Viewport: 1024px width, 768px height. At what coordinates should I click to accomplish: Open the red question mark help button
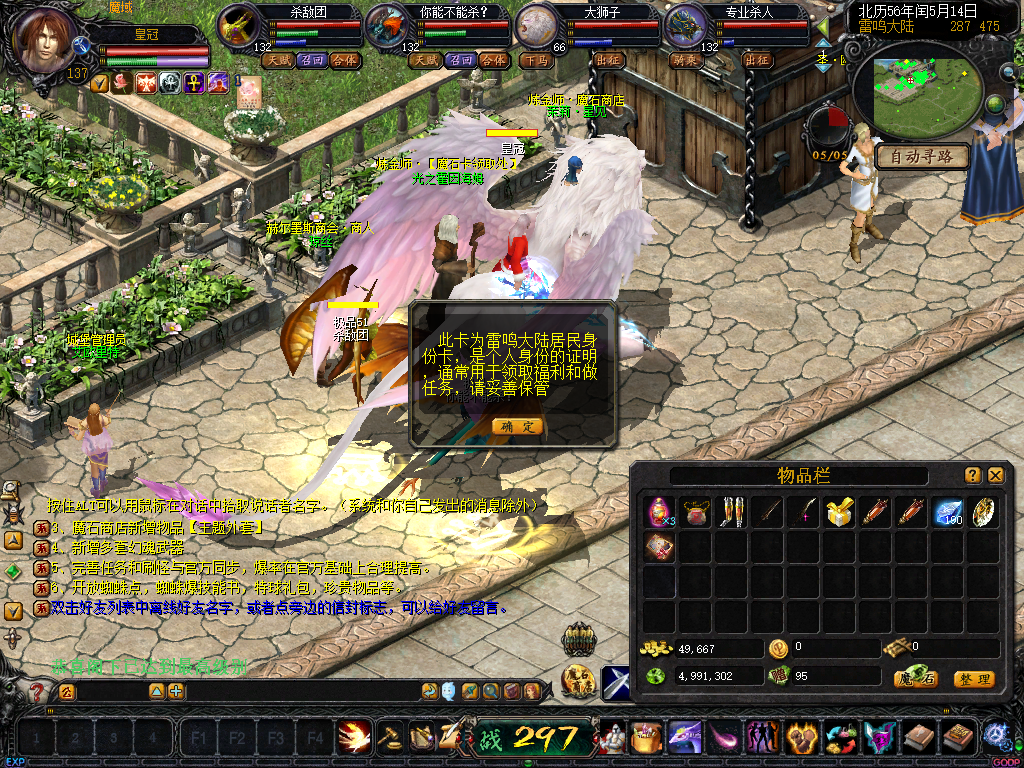pos(38,691)
